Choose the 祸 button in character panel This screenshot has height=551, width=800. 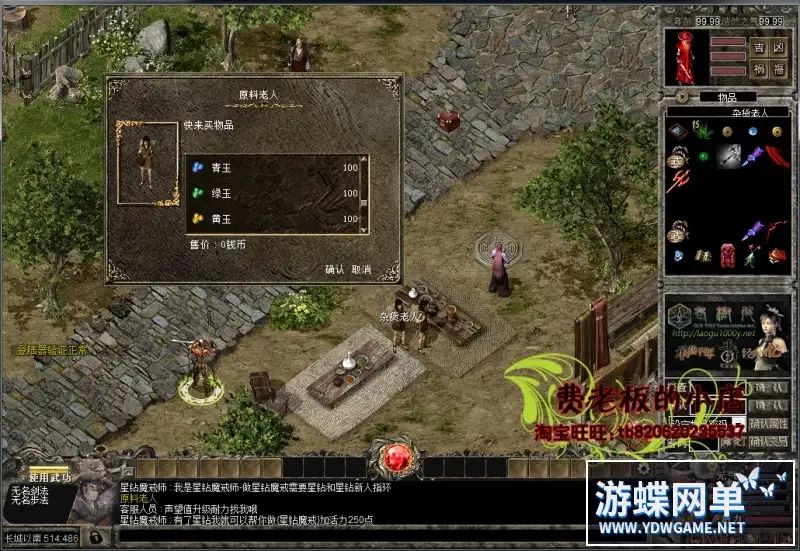757,70
